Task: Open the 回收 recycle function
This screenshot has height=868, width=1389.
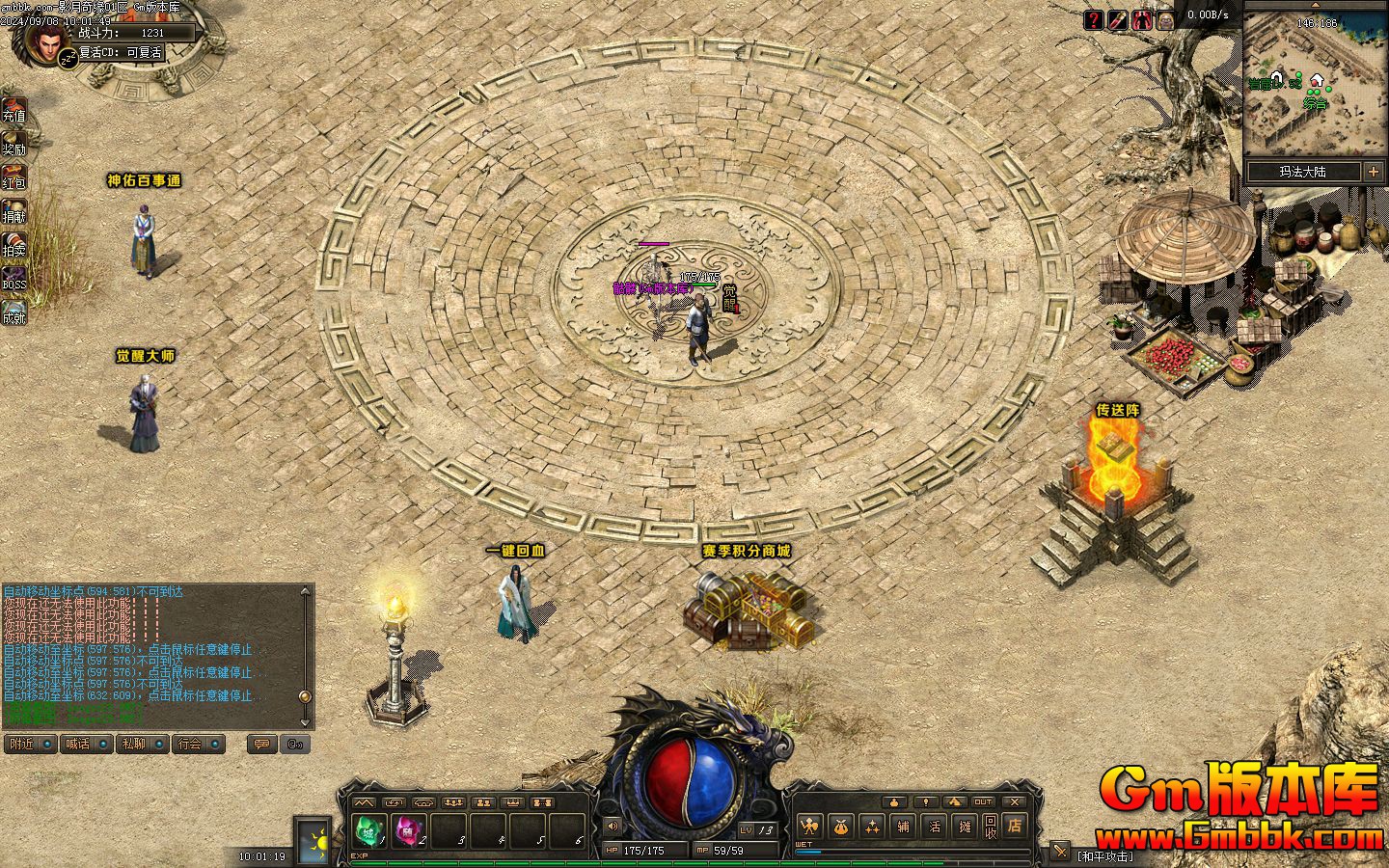Action: 991,826
